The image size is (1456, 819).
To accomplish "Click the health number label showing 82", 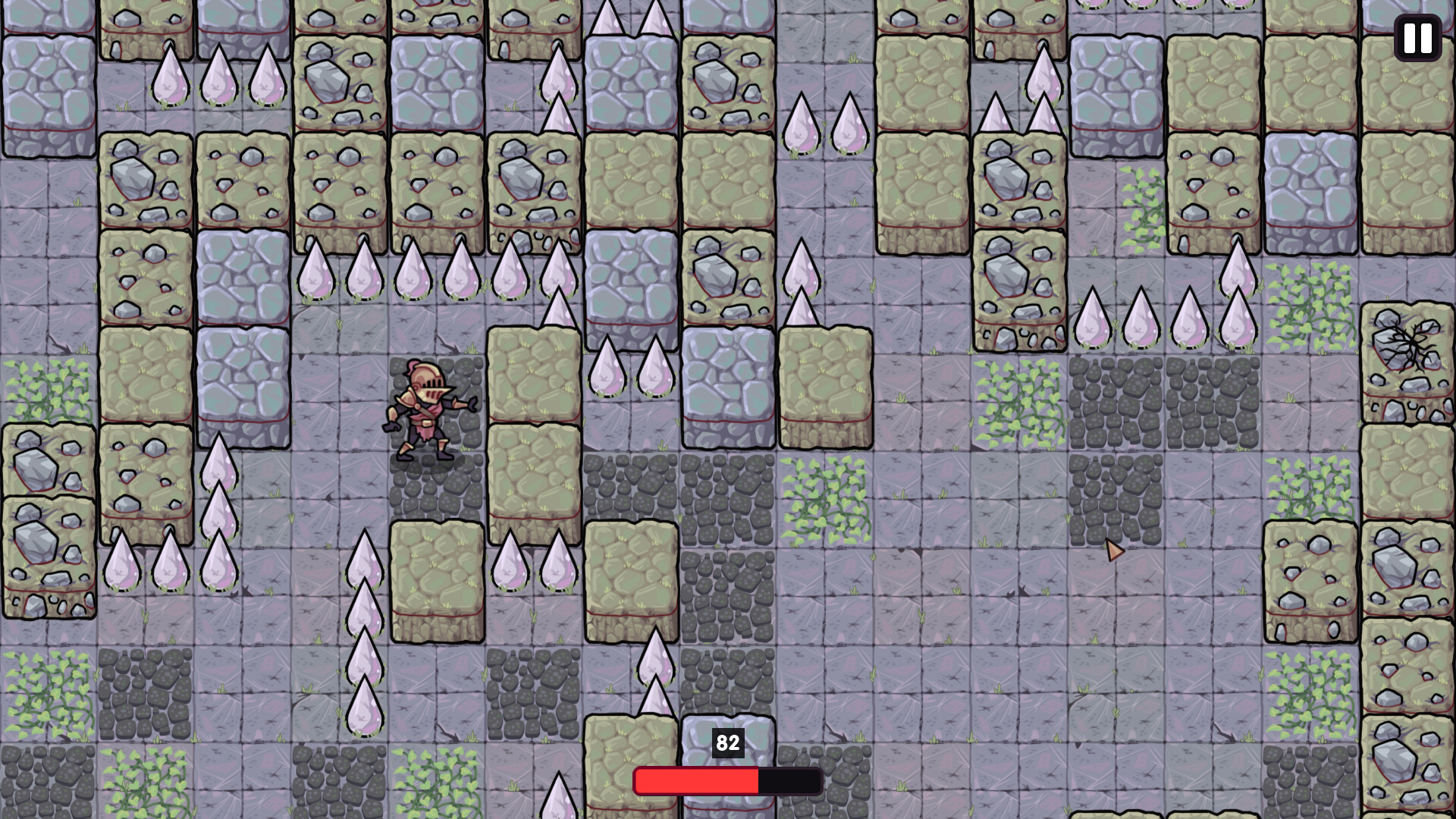I will (726, 744).
